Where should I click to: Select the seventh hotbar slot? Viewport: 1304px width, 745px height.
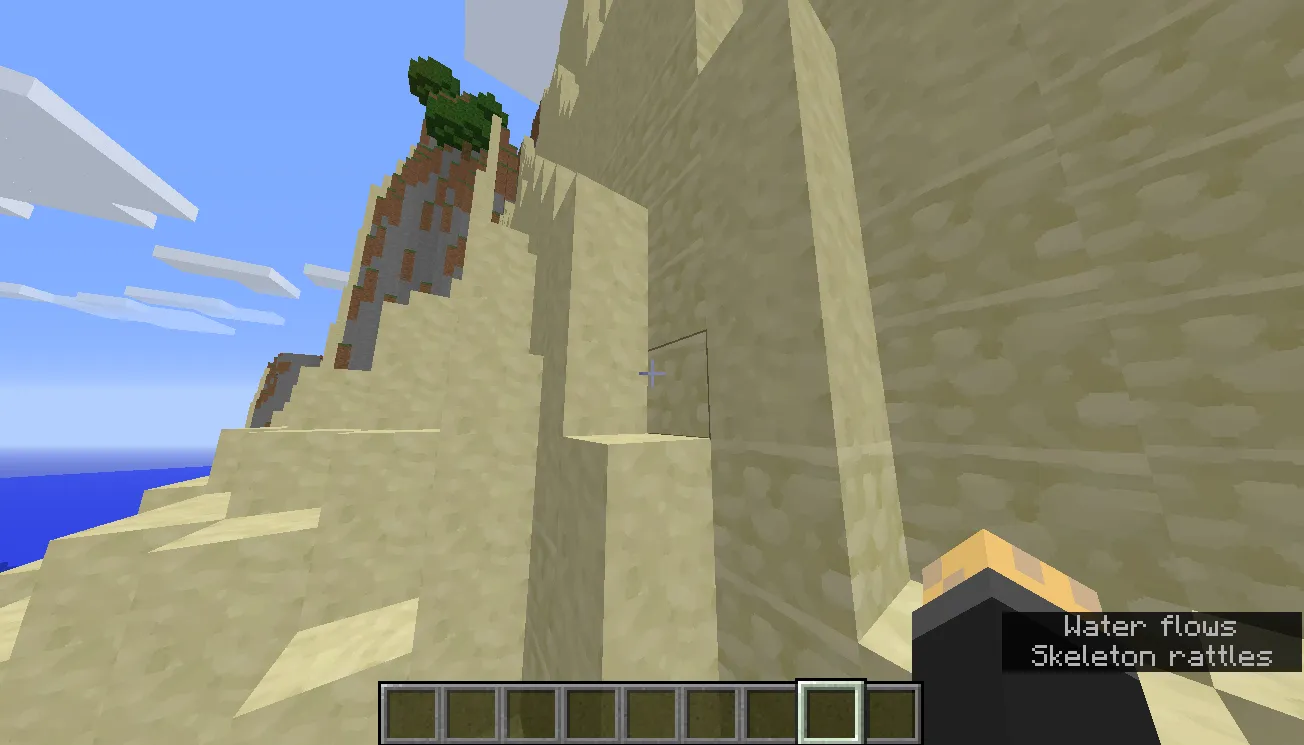tap(770, 711)
